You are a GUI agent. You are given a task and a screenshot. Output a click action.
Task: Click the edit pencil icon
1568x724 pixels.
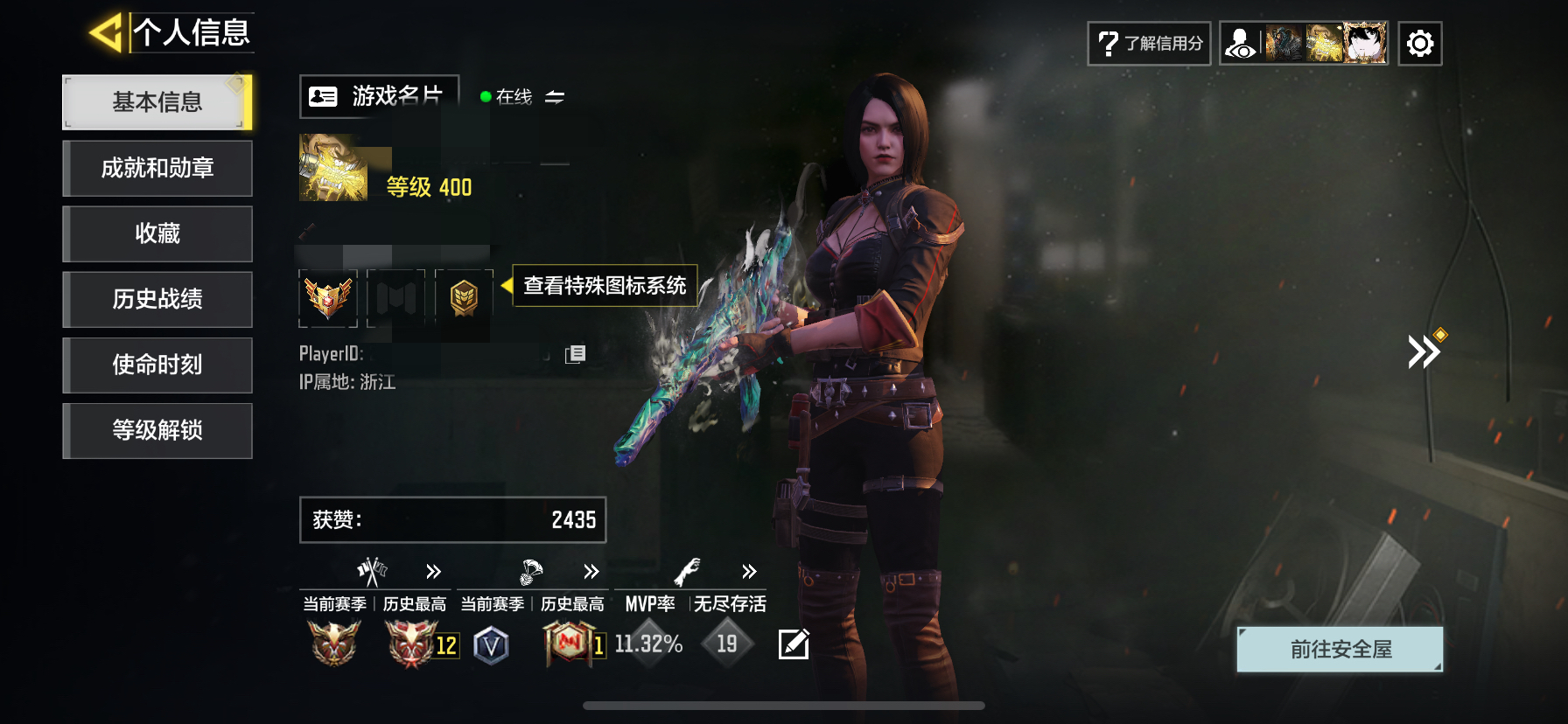[794, 644]
